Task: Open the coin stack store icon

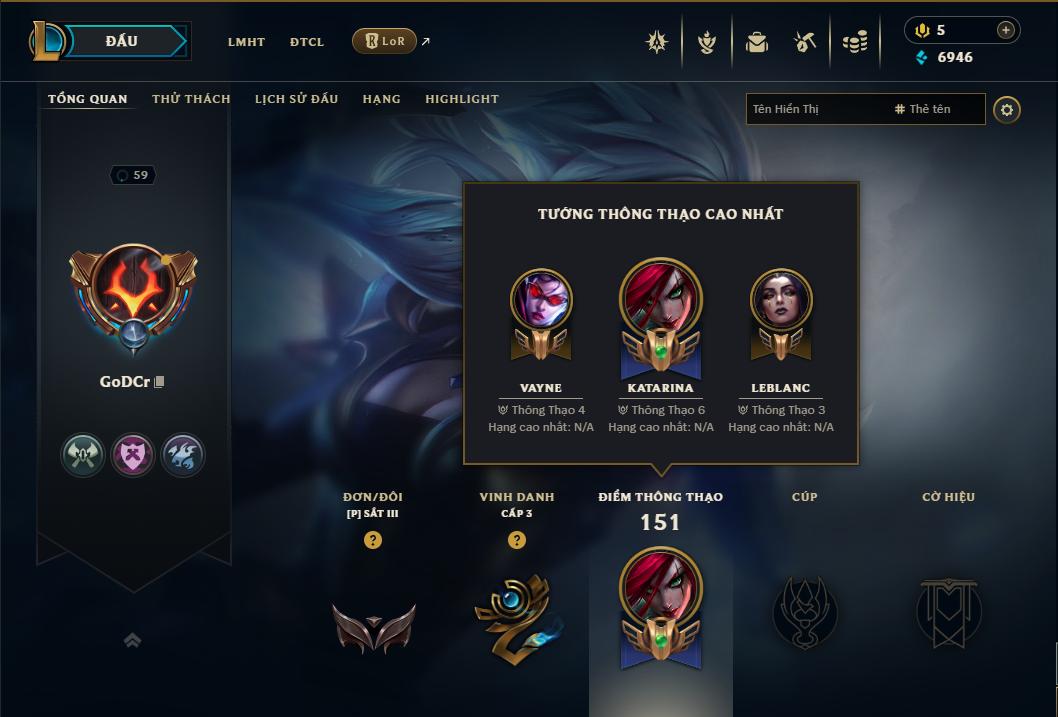Action: (854, 42)
